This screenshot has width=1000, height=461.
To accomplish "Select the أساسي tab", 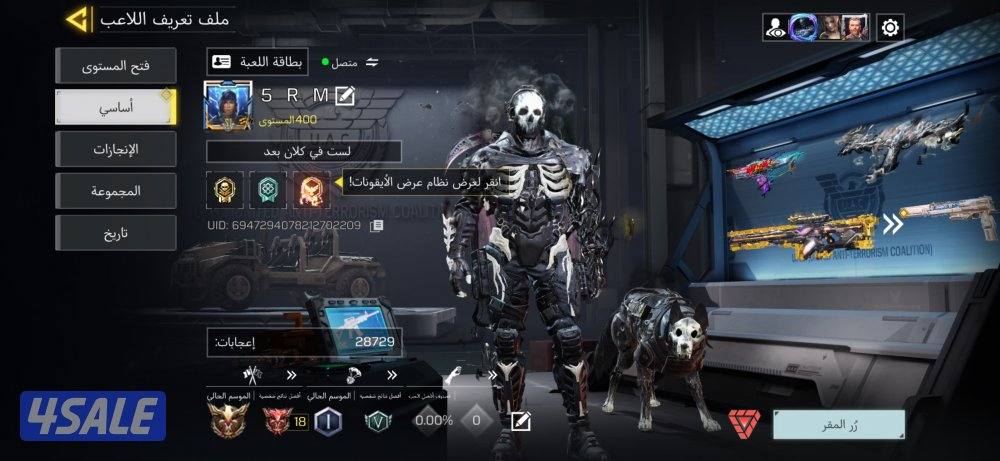I will coord(115,107).
